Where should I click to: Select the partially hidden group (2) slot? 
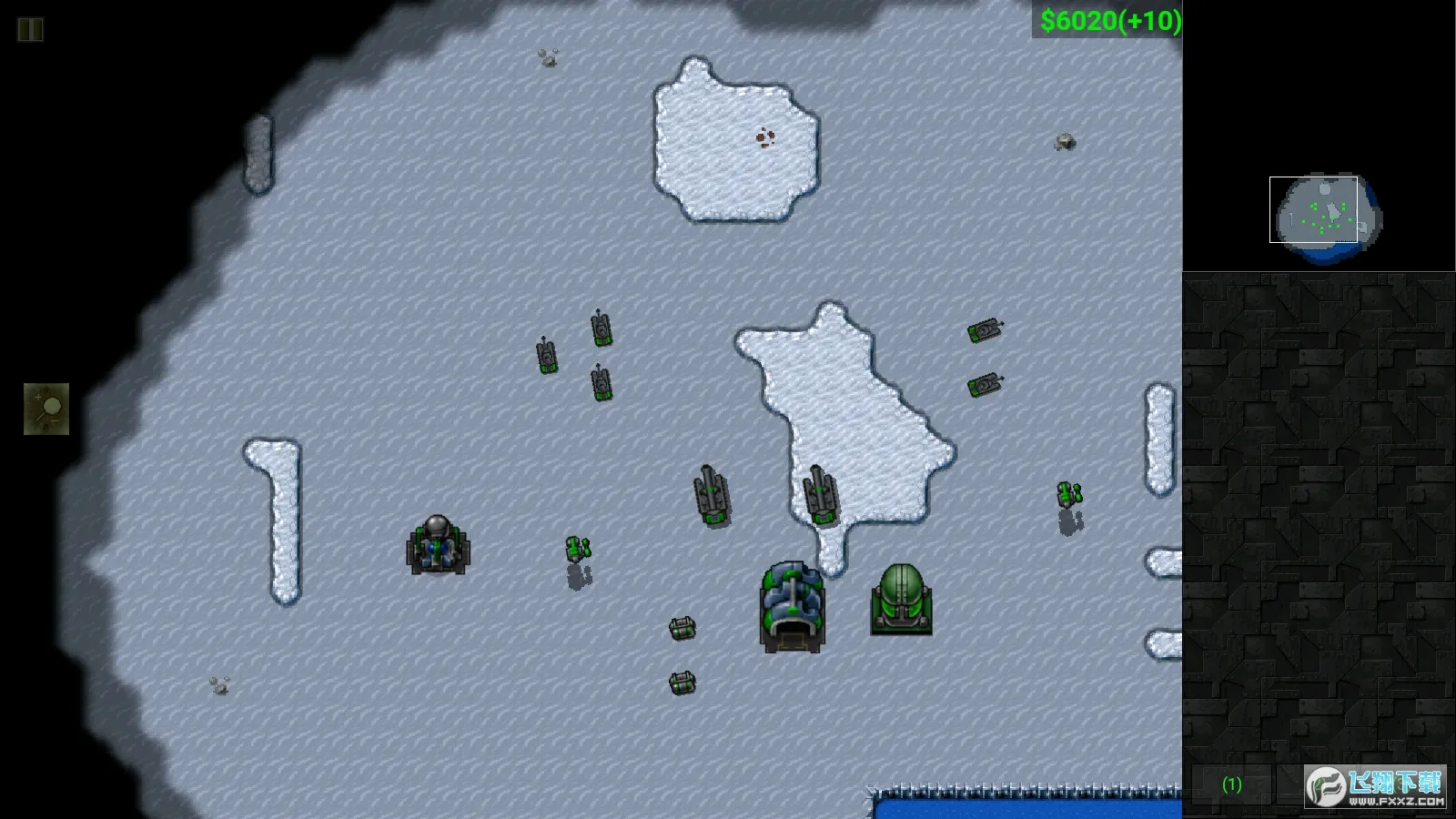(1318, 783)
